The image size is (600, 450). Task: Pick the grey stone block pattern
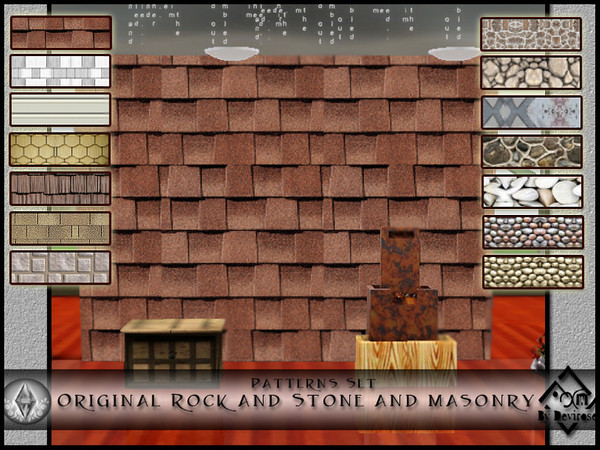tap(61, 267)
